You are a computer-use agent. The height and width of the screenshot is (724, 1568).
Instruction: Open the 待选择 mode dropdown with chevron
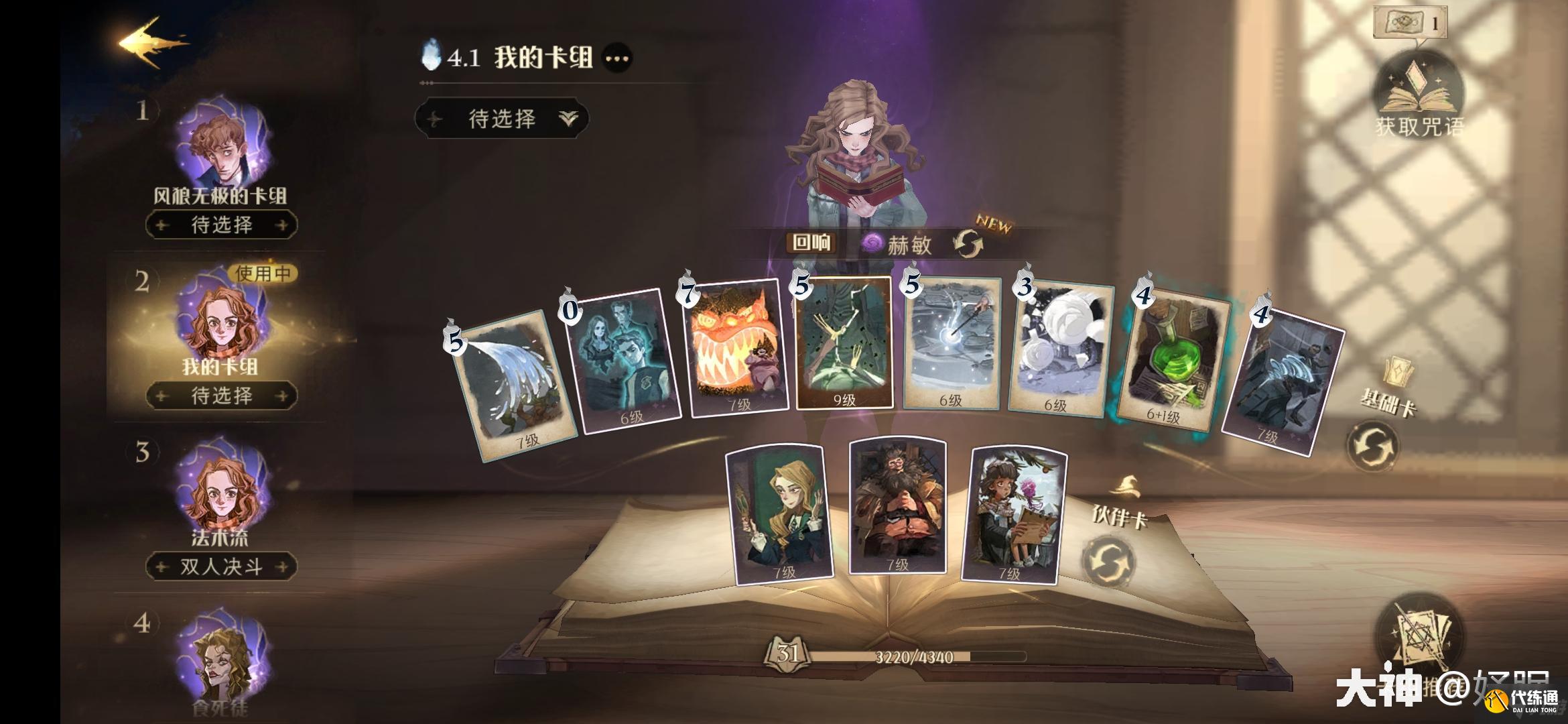503,119
